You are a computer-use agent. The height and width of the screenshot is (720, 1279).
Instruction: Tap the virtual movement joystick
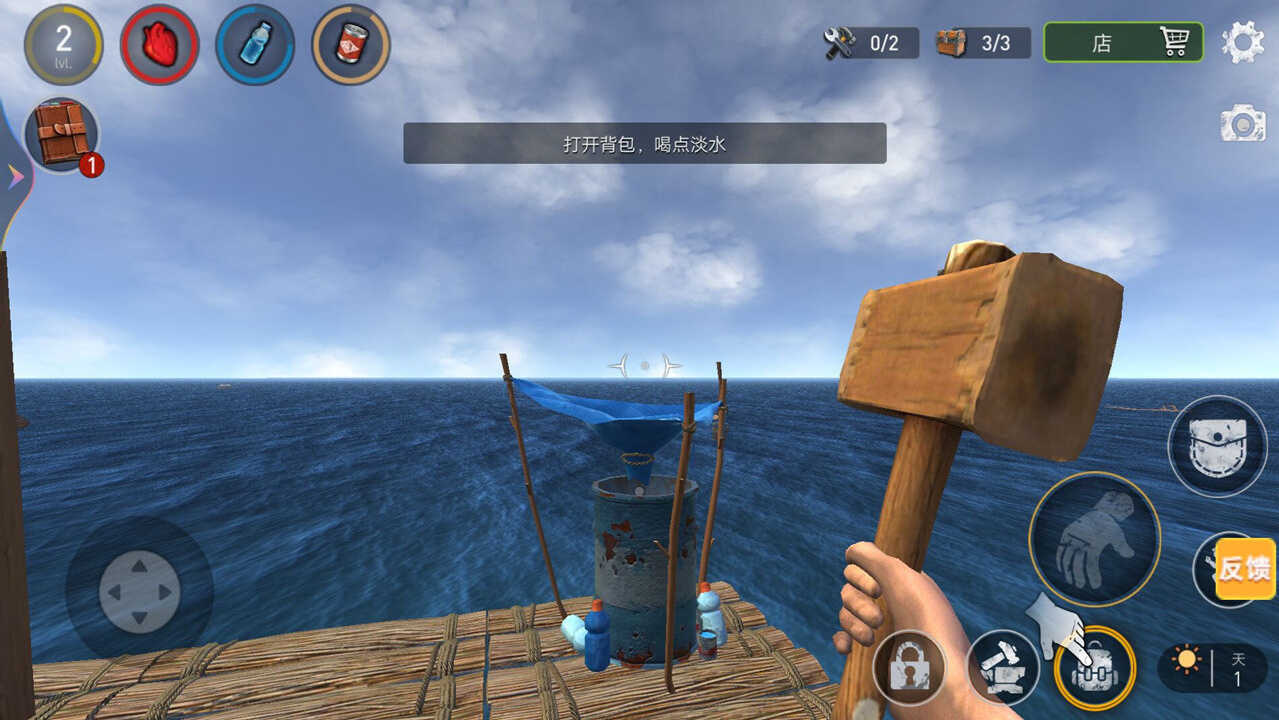coord(139,591)
